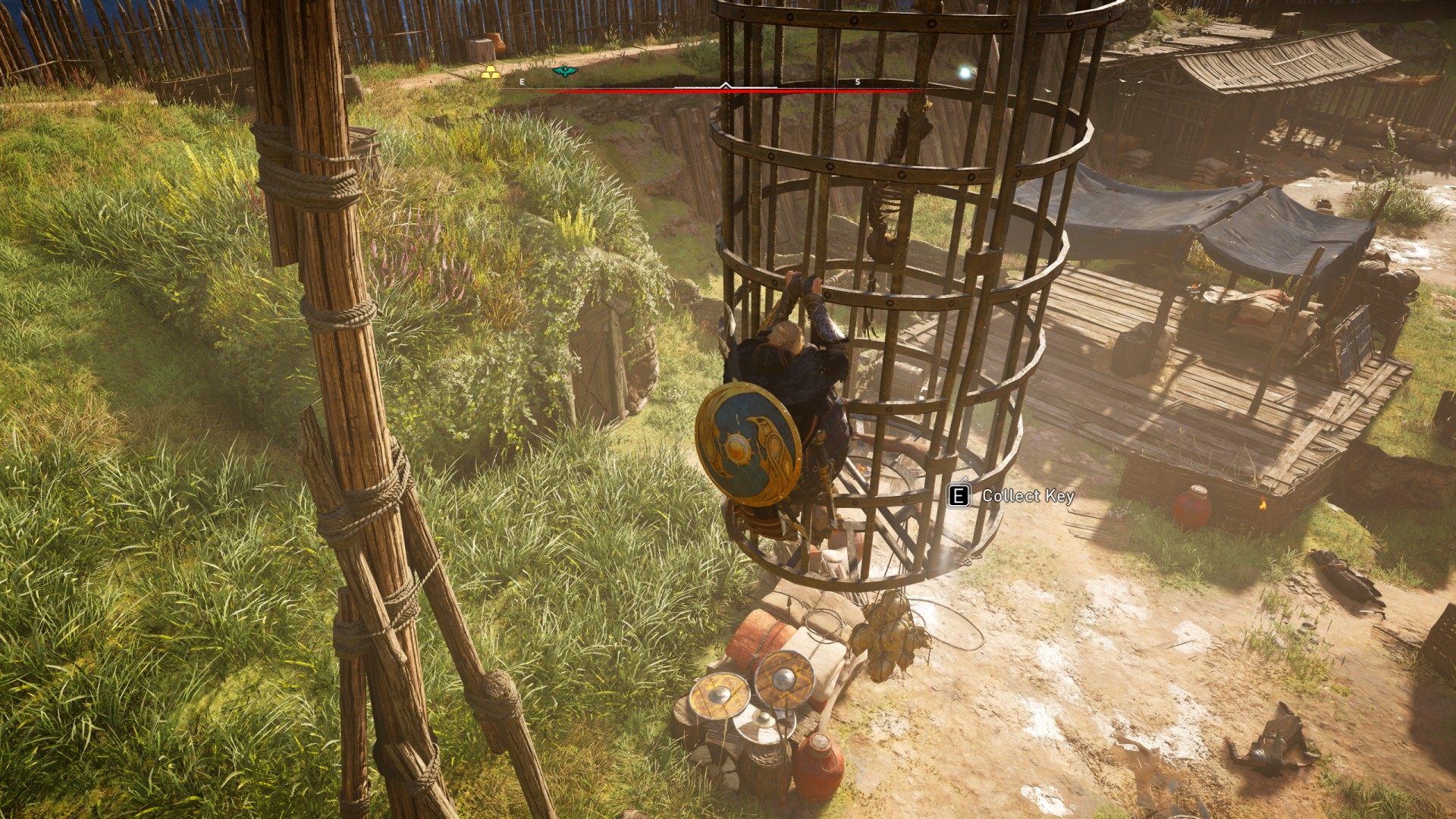Image resolution: width=1456 pixels, height=819 pixels.
Task: Select the gold wealth marker on the compass
Action: 491,72
